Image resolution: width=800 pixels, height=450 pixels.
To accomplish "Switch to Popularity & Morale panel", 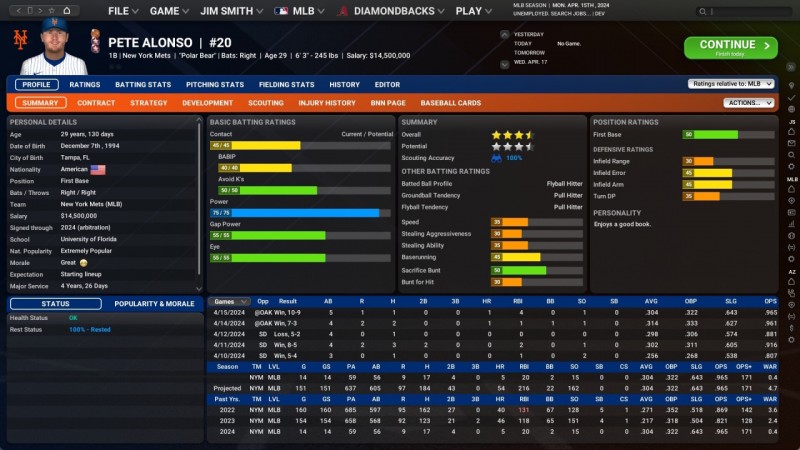I will 154,304.
